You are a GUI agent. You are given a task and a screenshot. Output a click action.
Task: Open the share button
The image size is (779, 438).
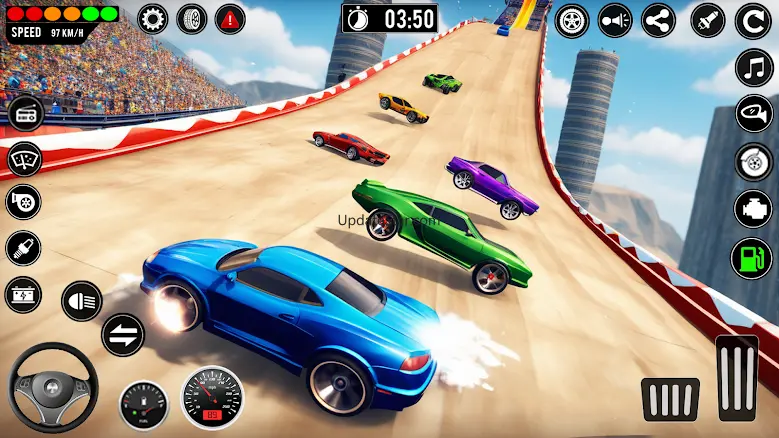tap(658, 20)
